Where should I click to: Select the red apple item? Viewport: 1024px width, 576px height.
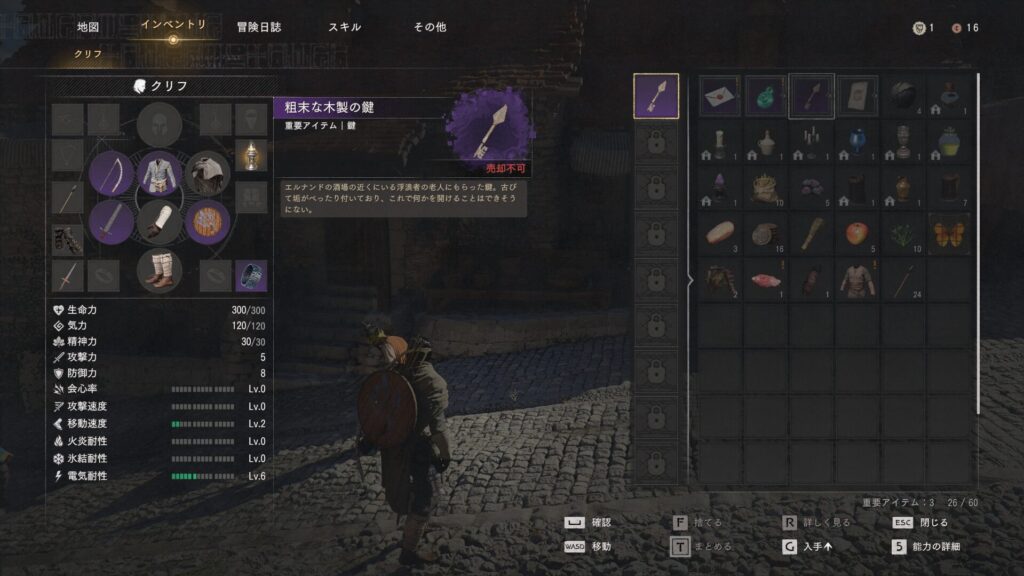click(x=857, y=234)
